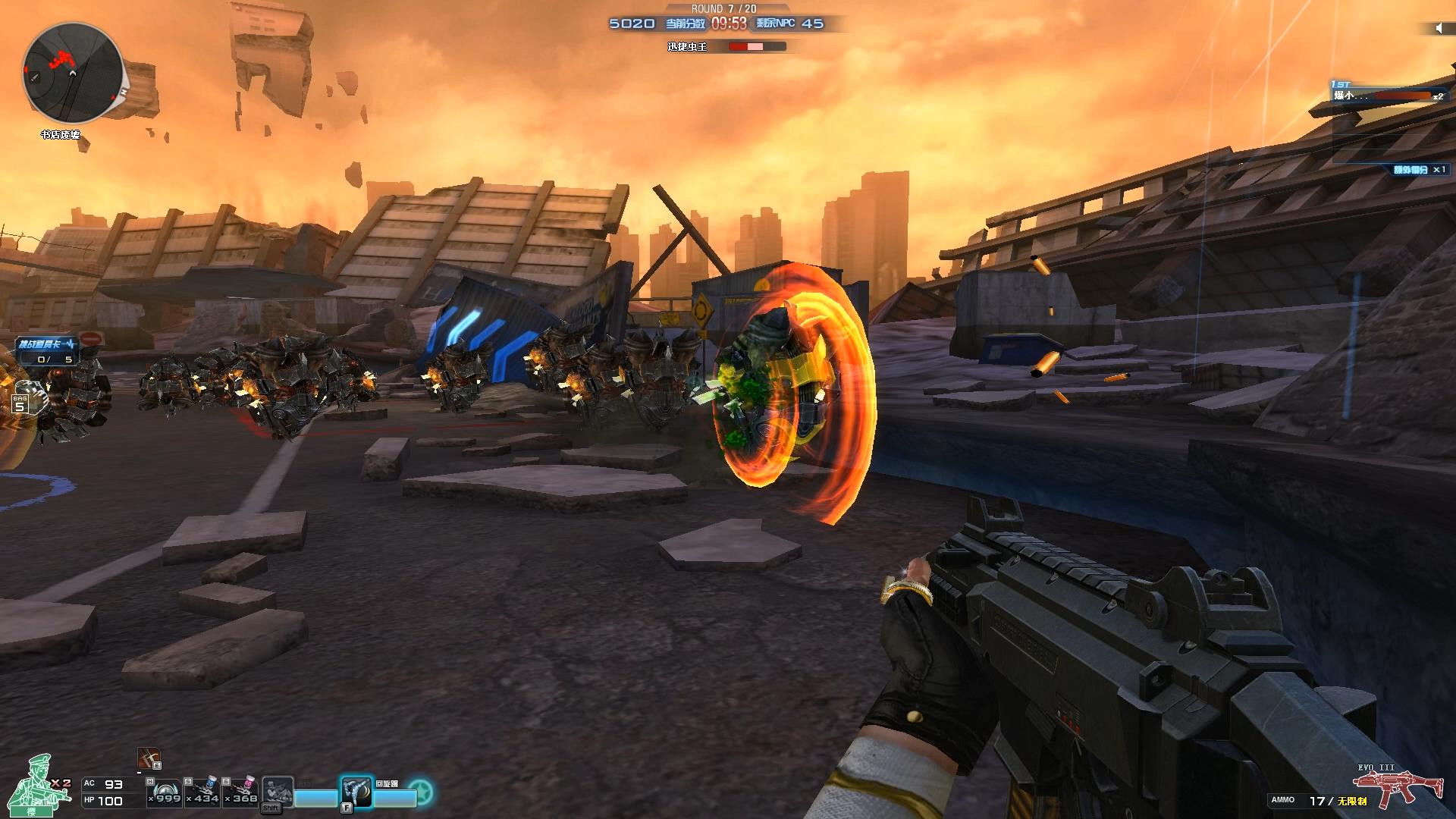1456x819 pixels.
Task: Use the blue 20 ammo item slot
Action: coord(204,792)
